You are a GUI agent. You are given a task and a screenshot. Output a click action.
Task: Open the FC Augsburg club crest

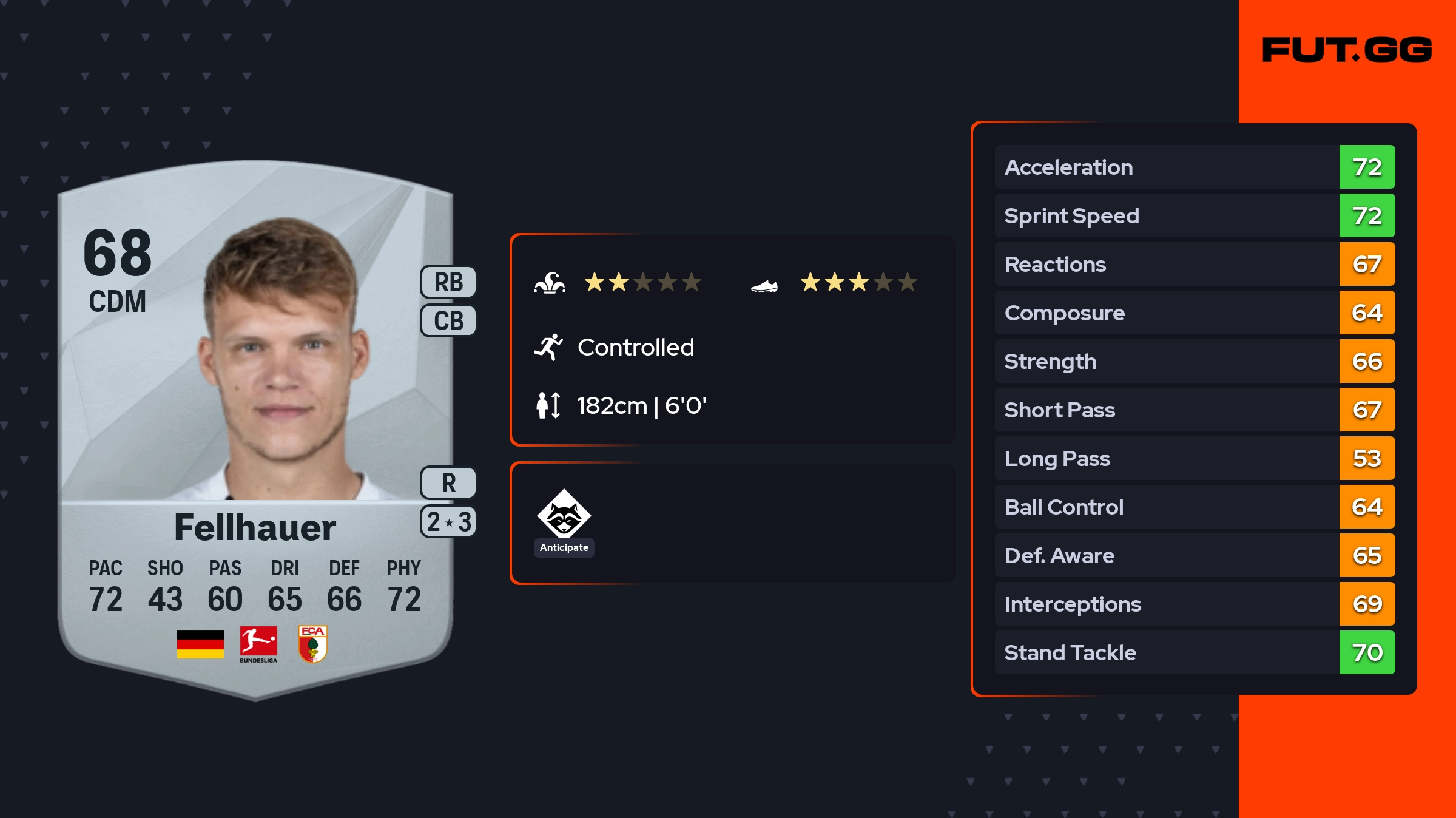coord(313,644)
